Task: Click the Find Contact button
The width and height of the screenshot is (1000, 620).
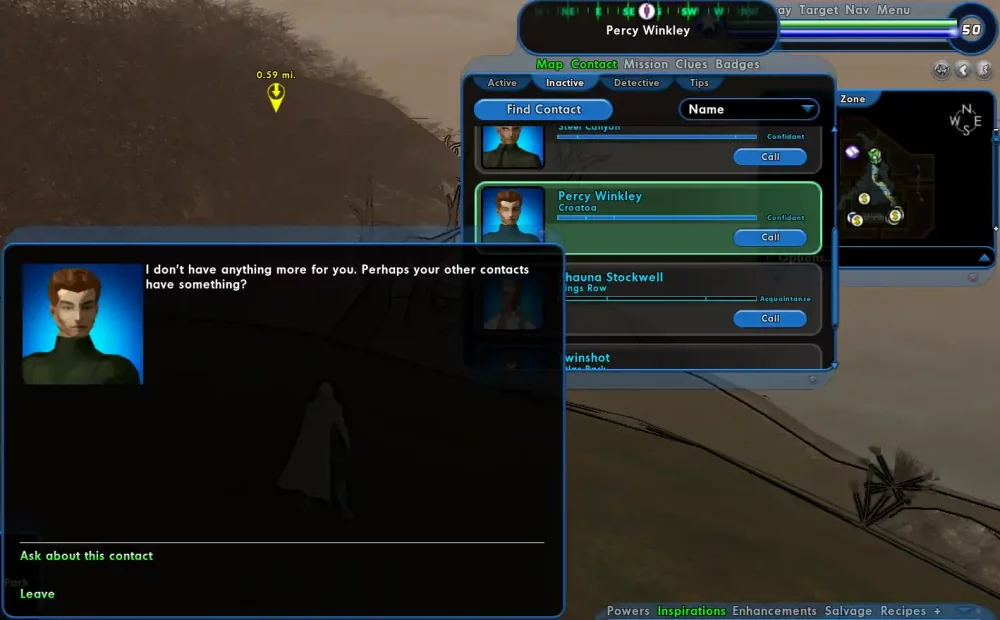Action: coord(543,110)
